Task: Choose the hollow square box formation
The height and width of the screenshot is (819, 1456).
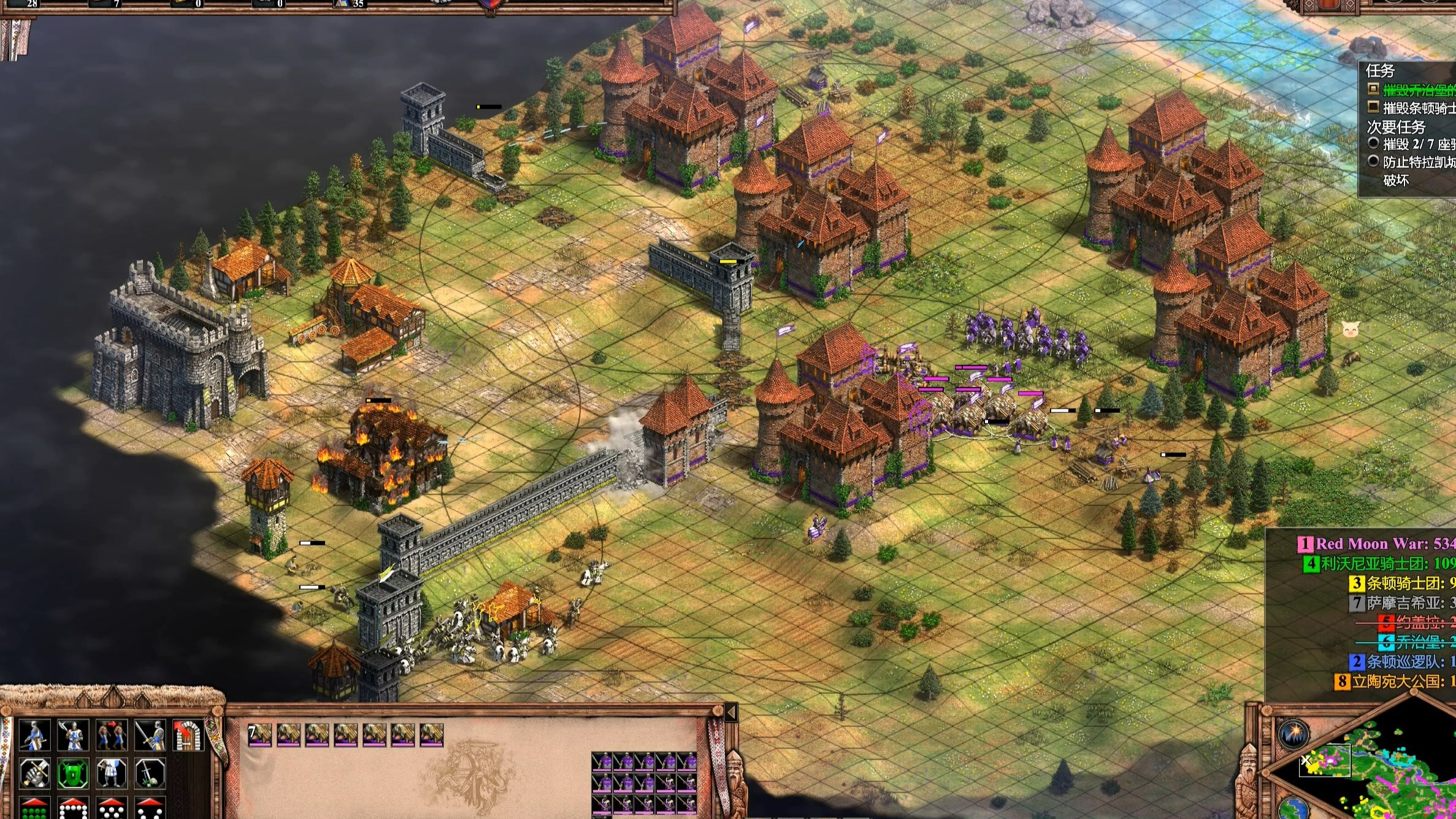Action: 73,809
